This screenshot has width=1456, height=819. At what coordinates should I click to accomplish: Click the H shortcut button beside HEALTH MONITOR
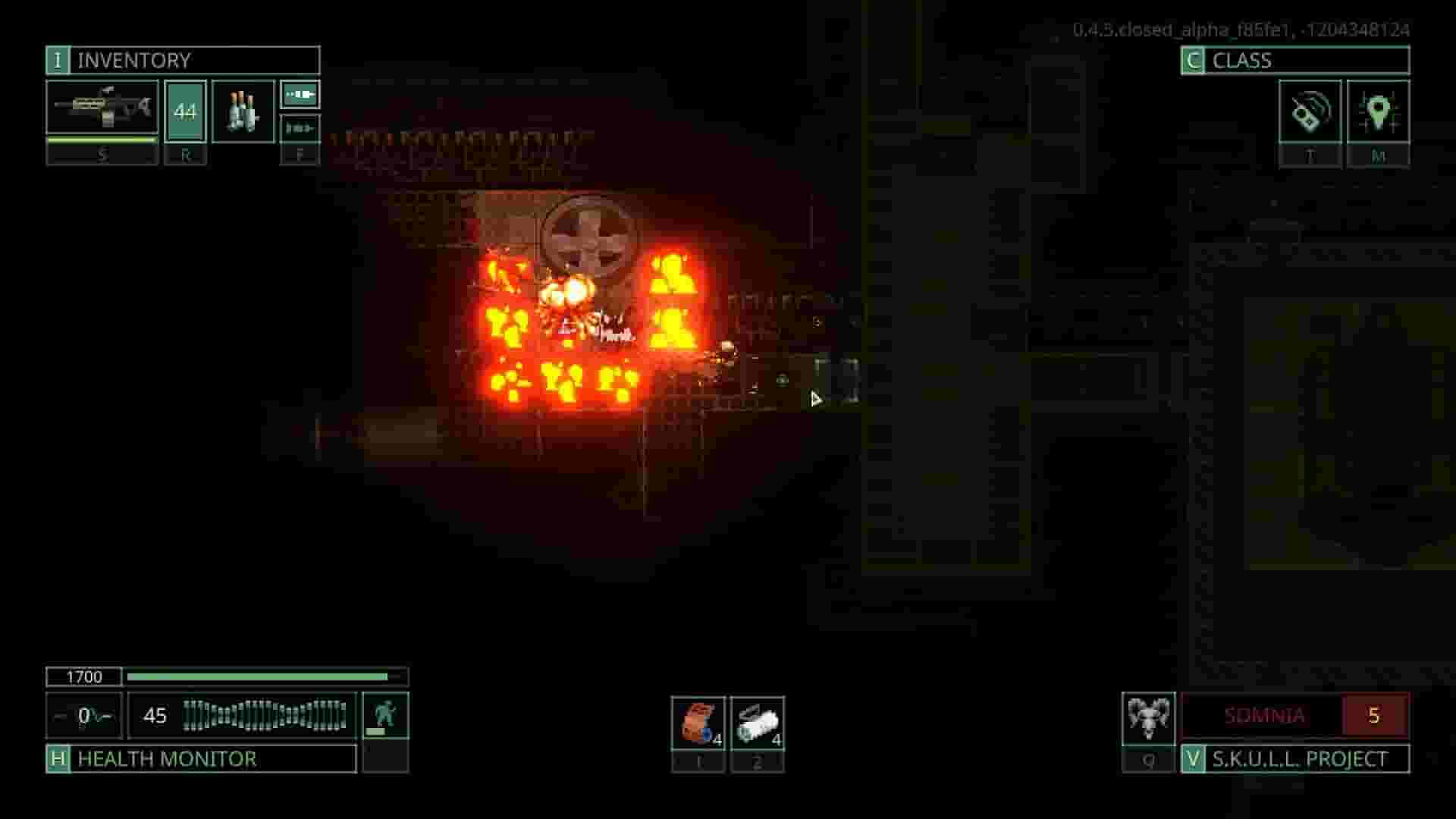pos(57,758)
